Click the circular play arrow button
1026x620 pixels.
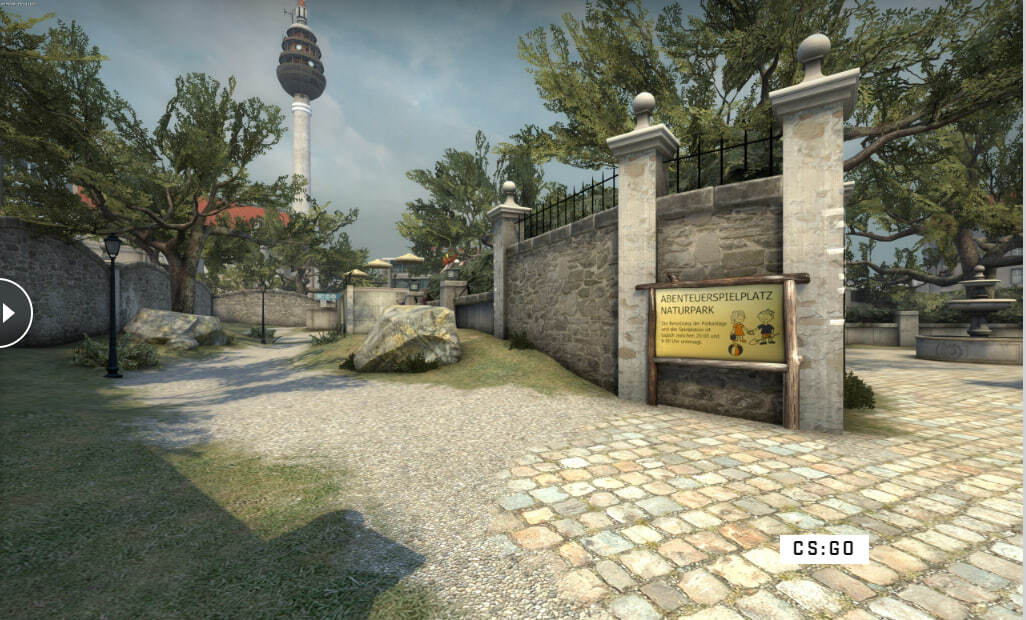11,313
